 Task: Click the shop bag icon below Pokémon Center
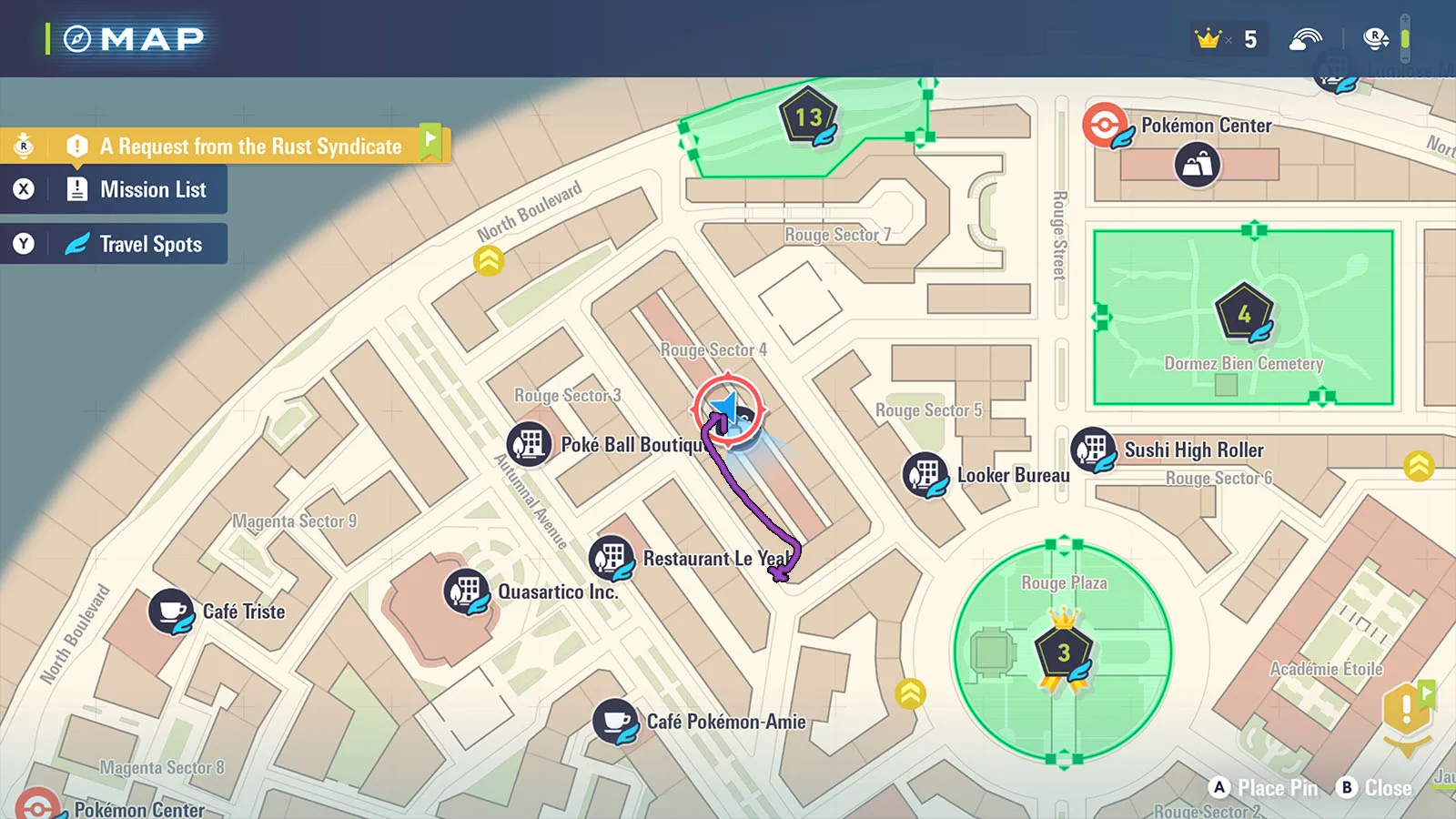coord(1198,166)
